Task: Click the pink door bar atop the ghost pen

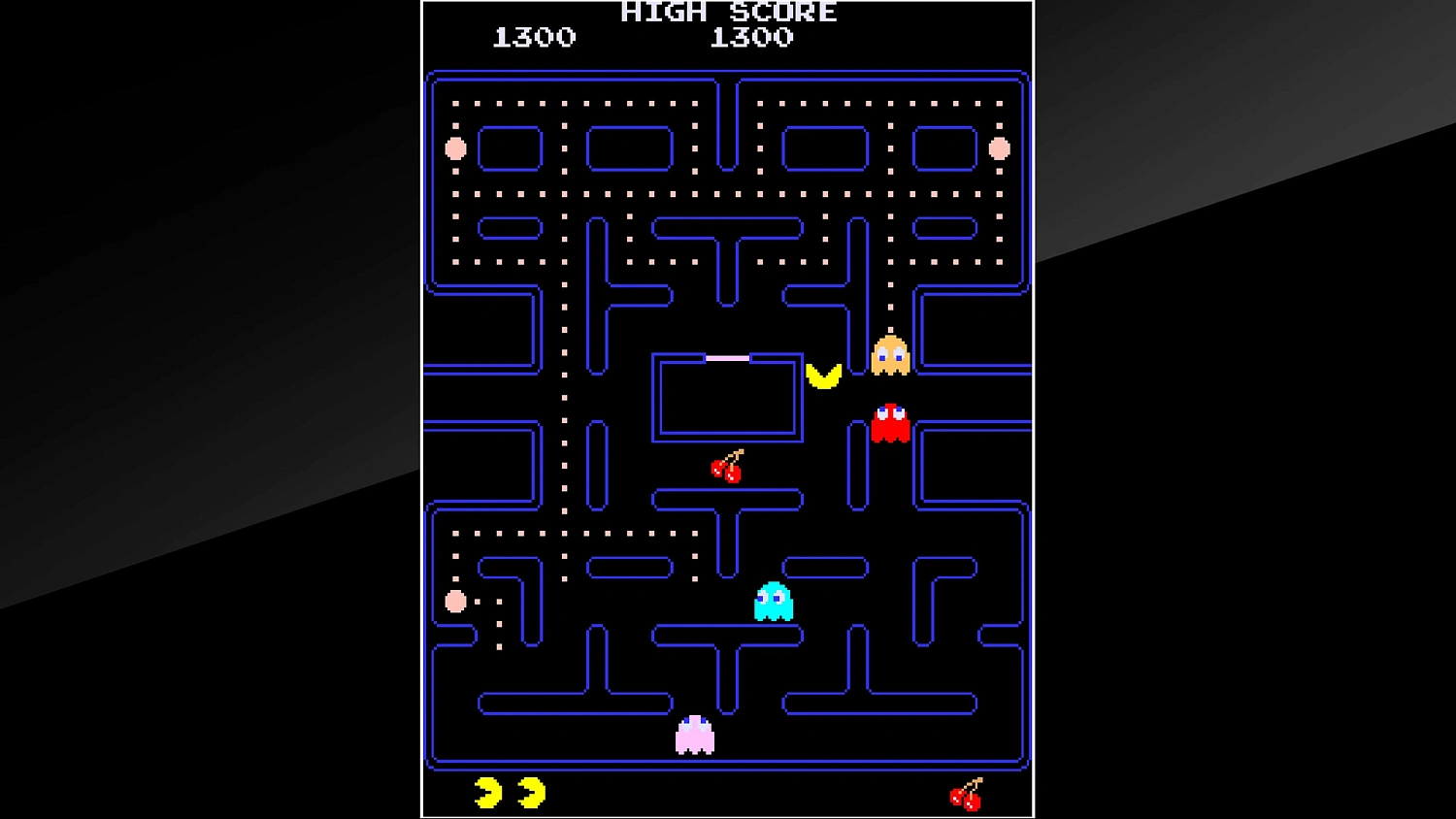Action: 729,356
